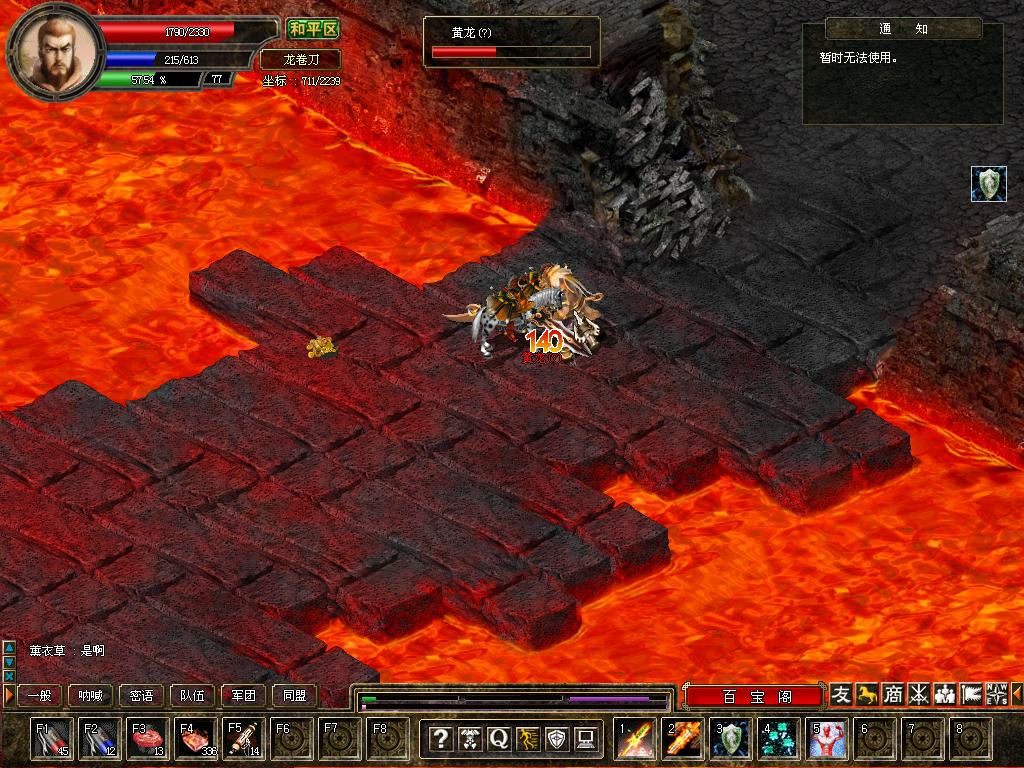Activate the red muscle figure skill in slot 5

pyautogui.click(x=828, y=739)
